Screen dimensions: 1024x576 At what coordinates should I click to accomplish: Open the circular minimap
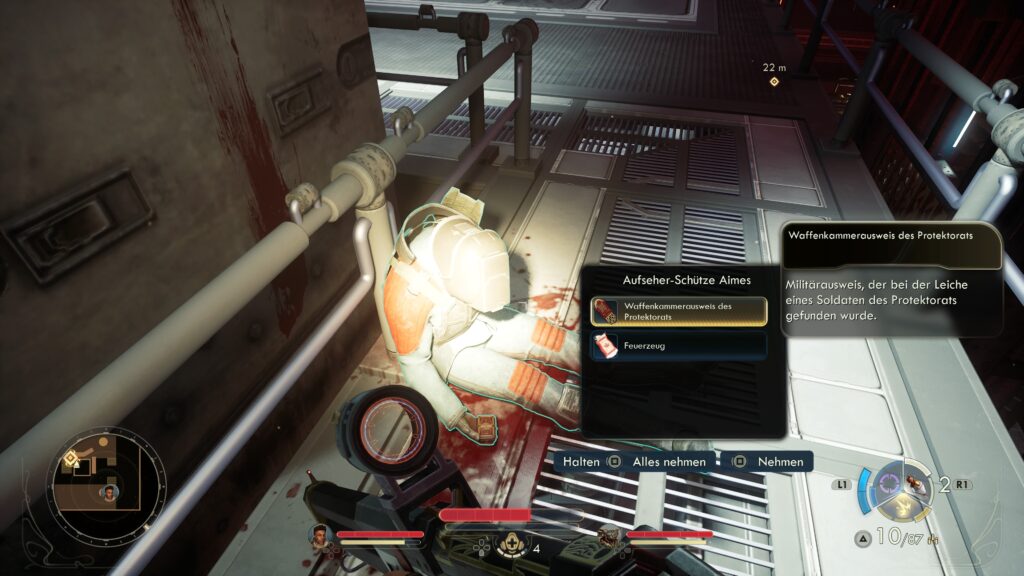(x=107, y=485)
